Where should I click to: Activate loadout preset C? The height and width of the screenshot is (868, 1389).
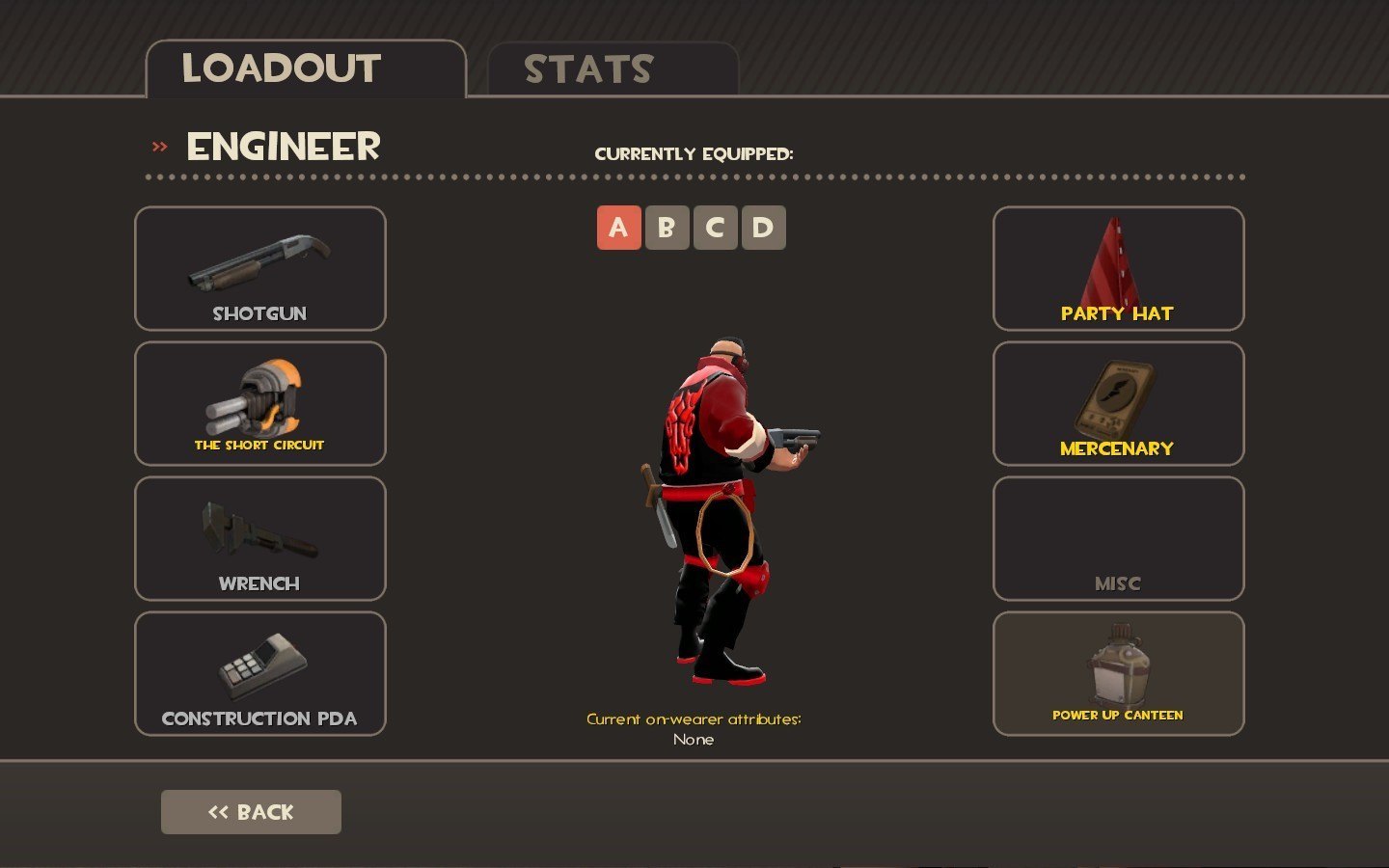coord(715,228)
